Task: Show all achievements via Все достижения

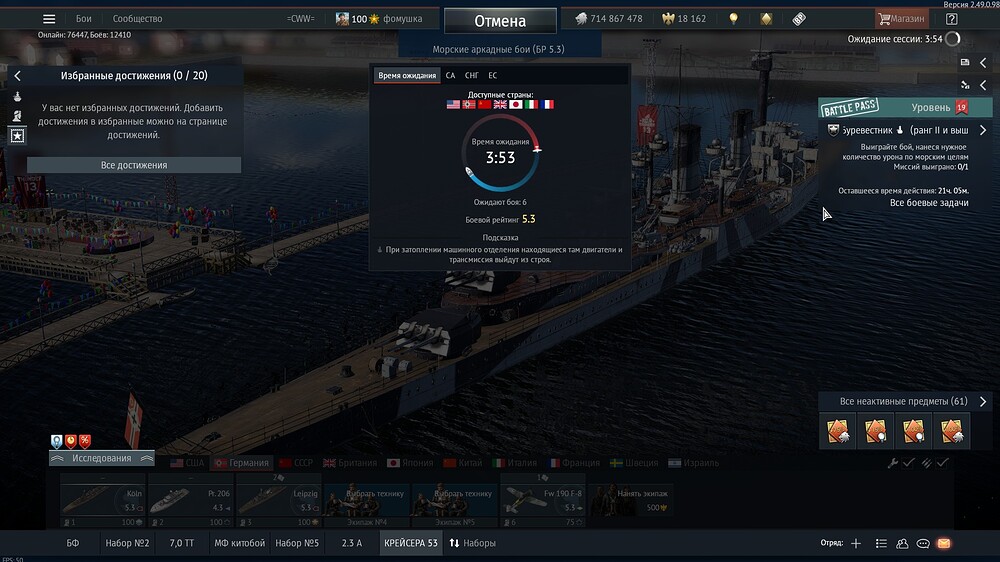Action: [x=134, y=165]
